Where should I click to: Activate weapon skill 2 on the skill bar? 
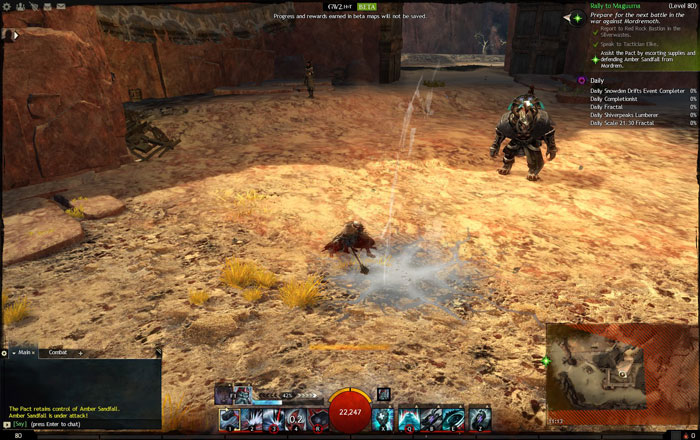(251, 418)
